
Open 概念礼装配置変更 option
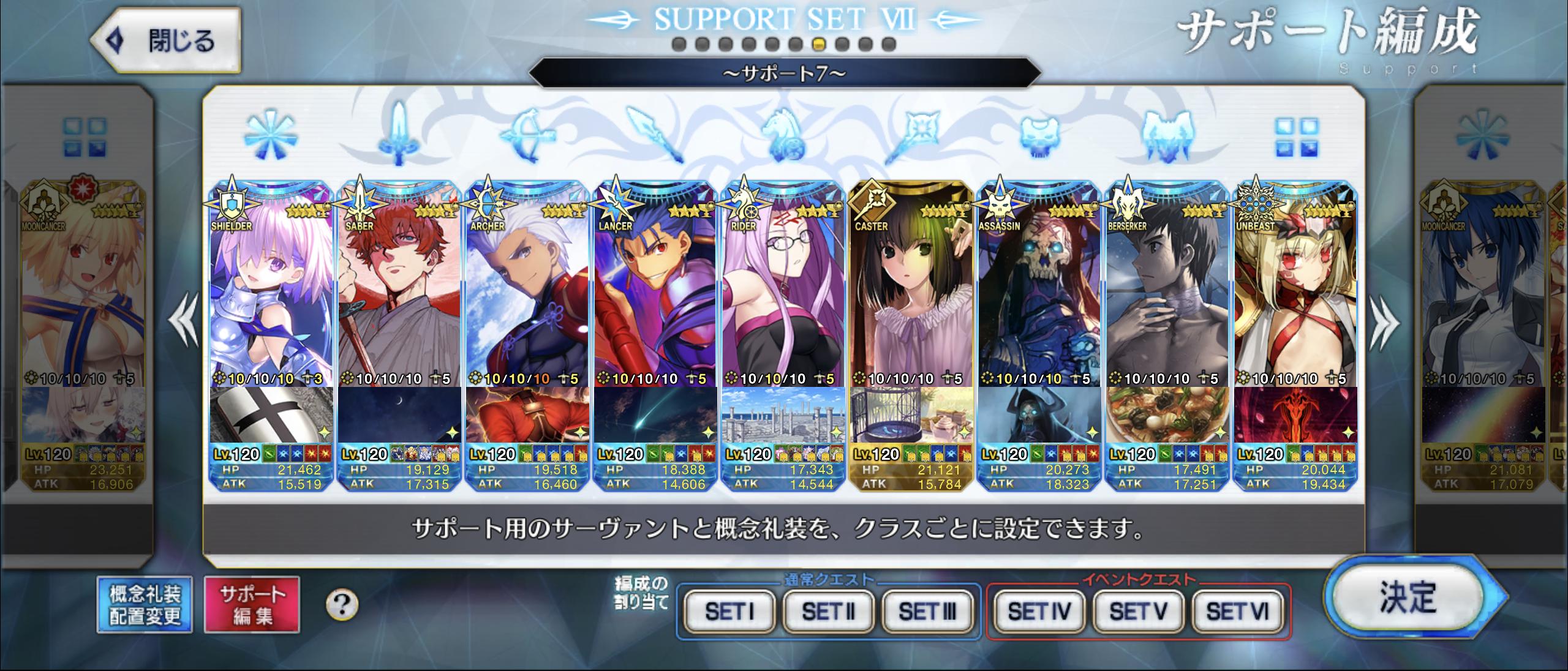145,604
